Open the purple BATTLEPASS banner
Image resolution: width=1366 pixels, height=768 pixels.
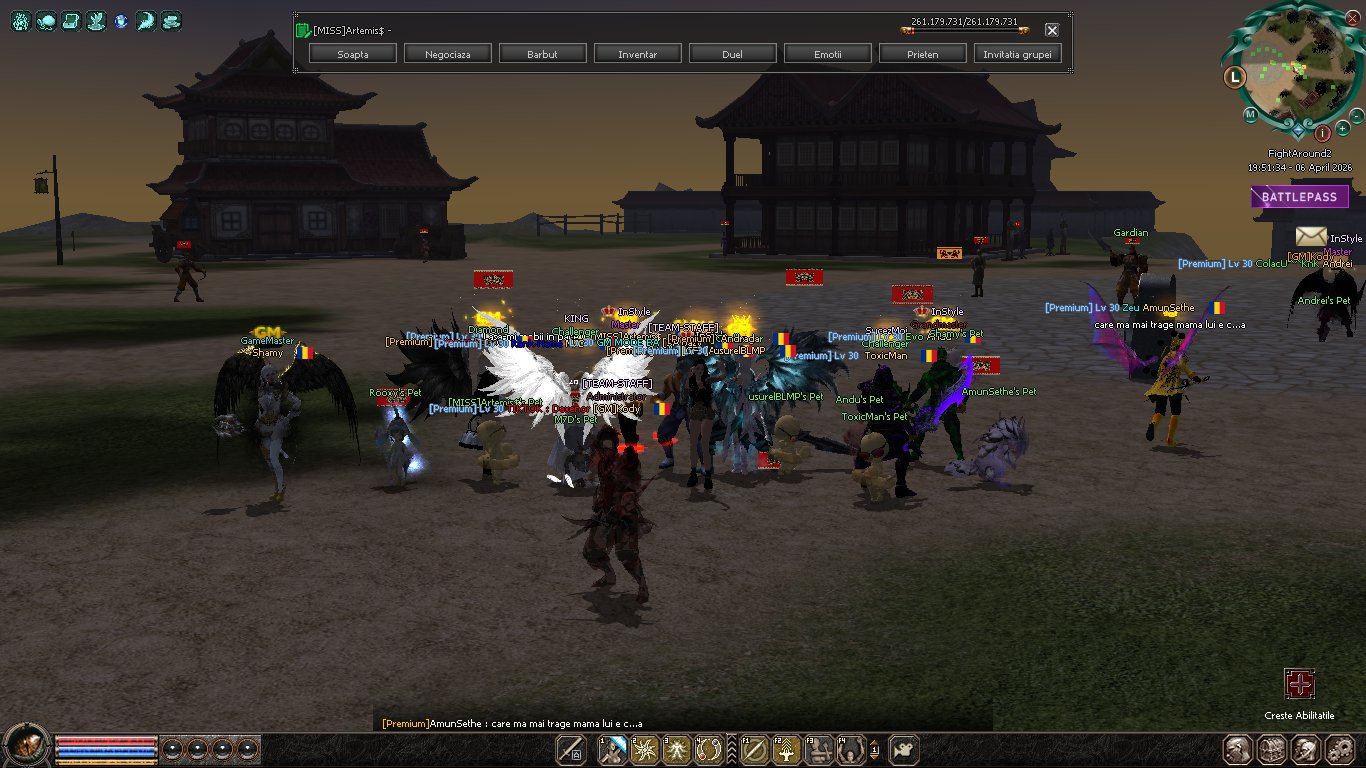(1299, 197)
